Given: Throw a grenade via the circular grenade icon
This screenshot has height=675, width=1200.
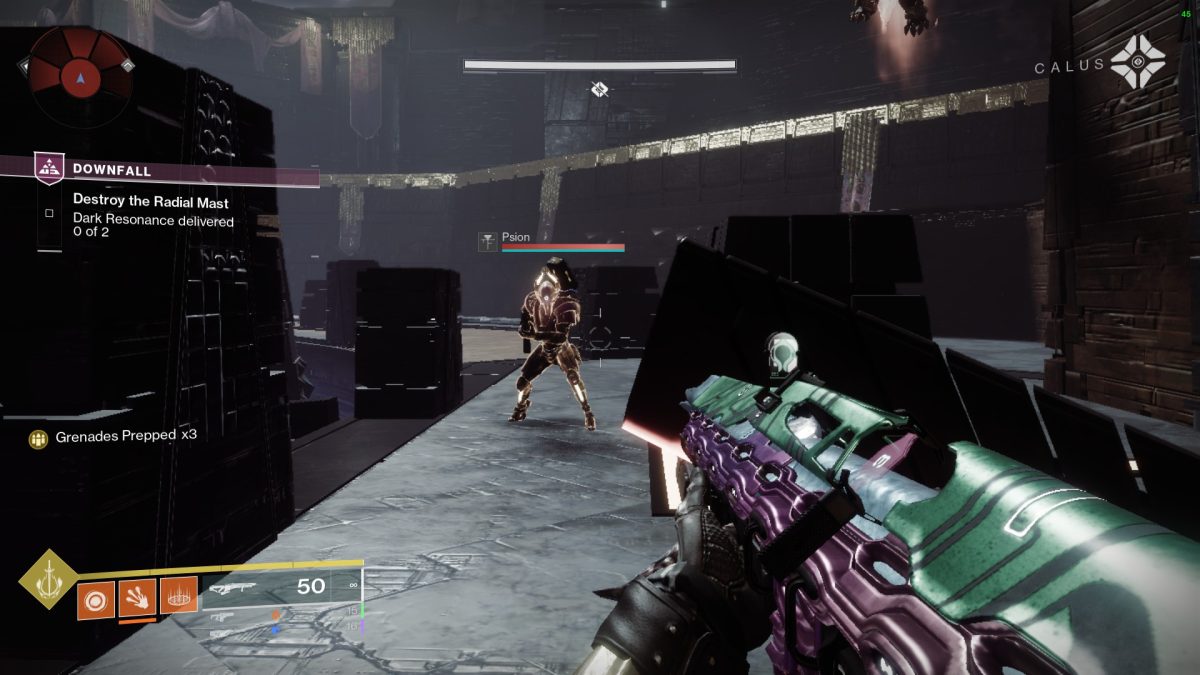Looking at the screenshot, I should (x=96, y=600).
